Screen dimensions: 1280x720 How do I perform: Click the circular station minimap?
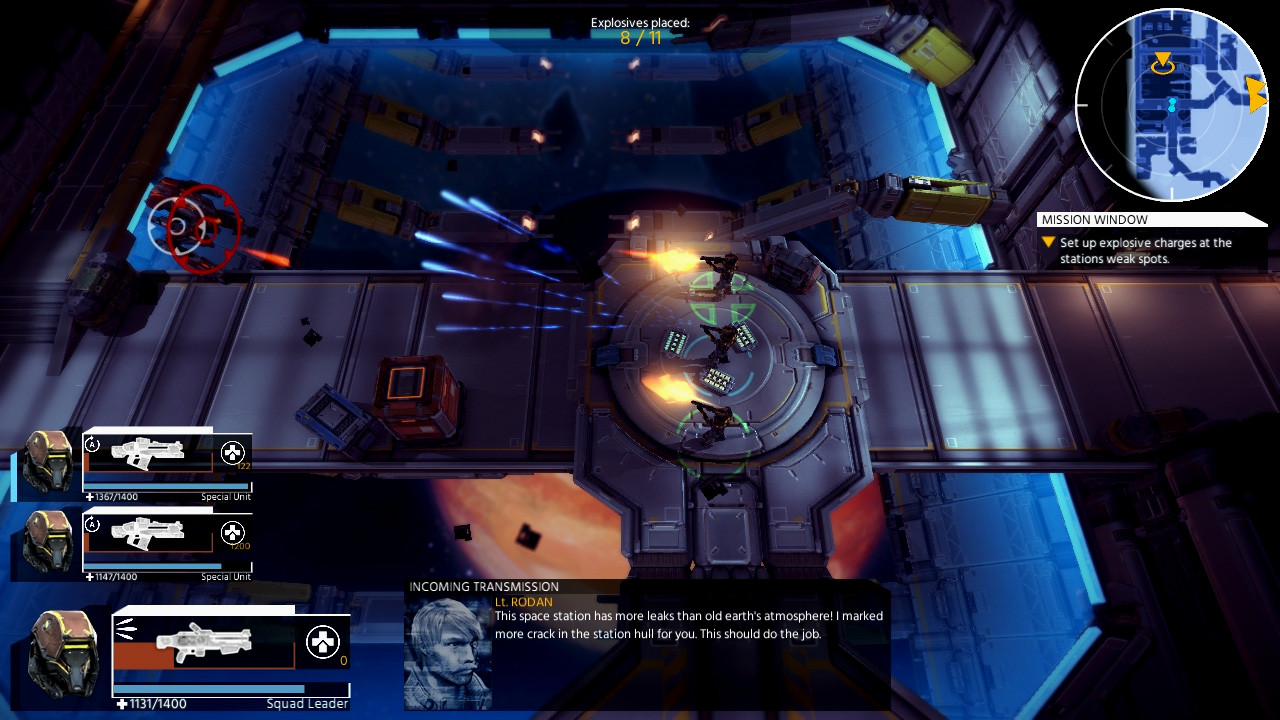click(1172, 104)
